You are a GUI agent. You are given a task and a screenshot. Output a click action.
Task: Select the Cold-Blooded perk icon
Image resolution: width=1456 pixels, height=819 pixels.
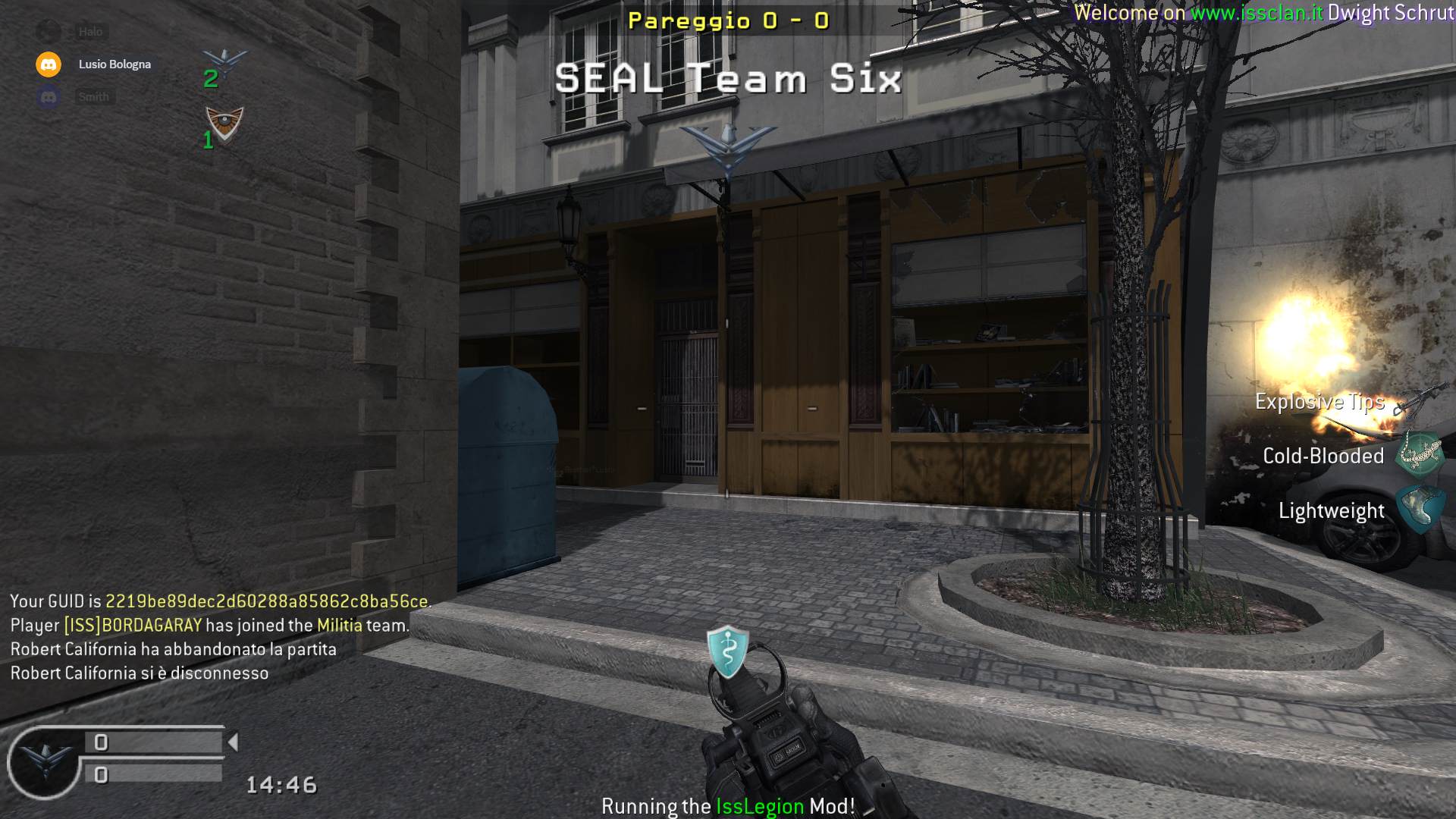pyautogui.click(x=1419, y=454)
